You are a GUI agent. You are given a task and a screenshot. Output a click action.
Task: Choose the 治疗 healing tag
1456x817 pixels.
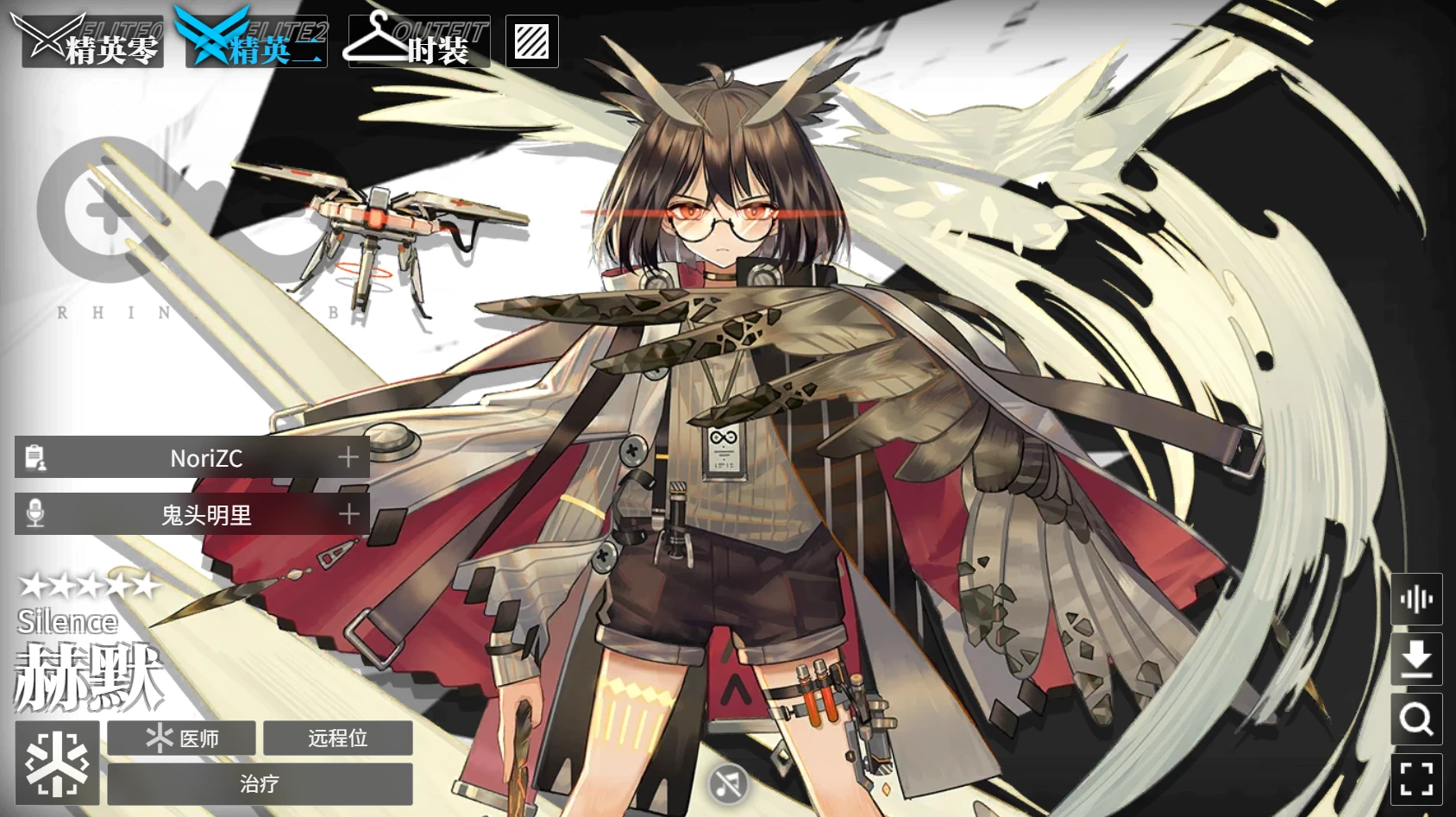point(260,783)
